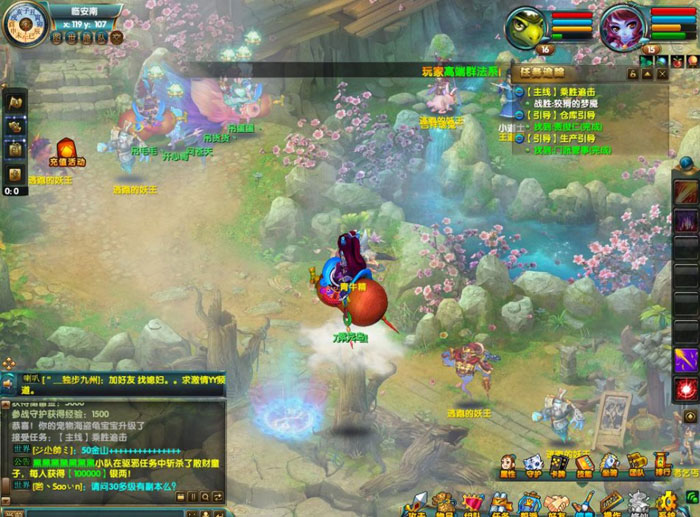Select the 仓库引导 guide quest
Viewport: 700px width, 517px height.
point(569,115)
